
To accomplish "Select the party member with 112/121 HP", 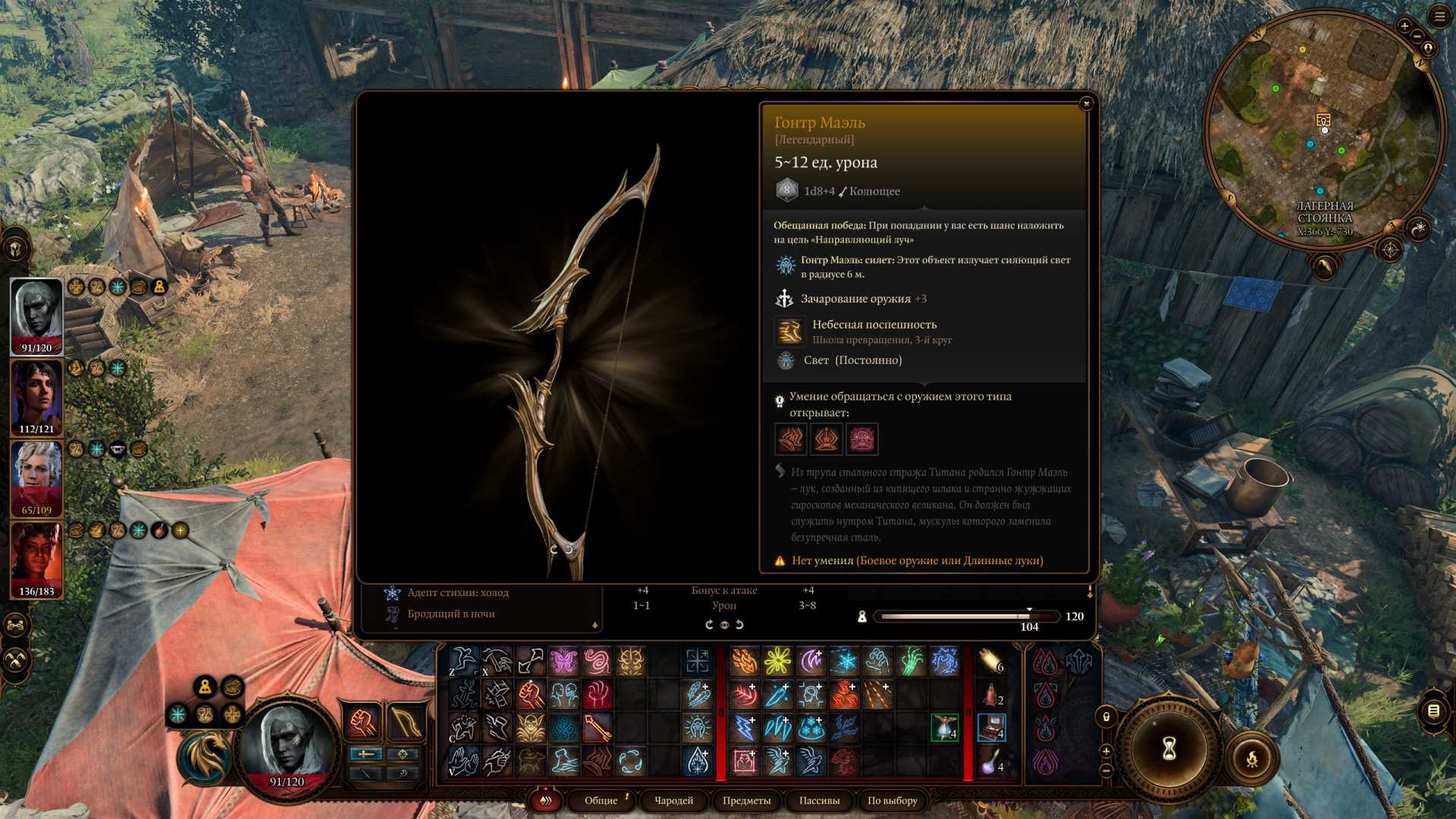I will click(x=36, y=396).
